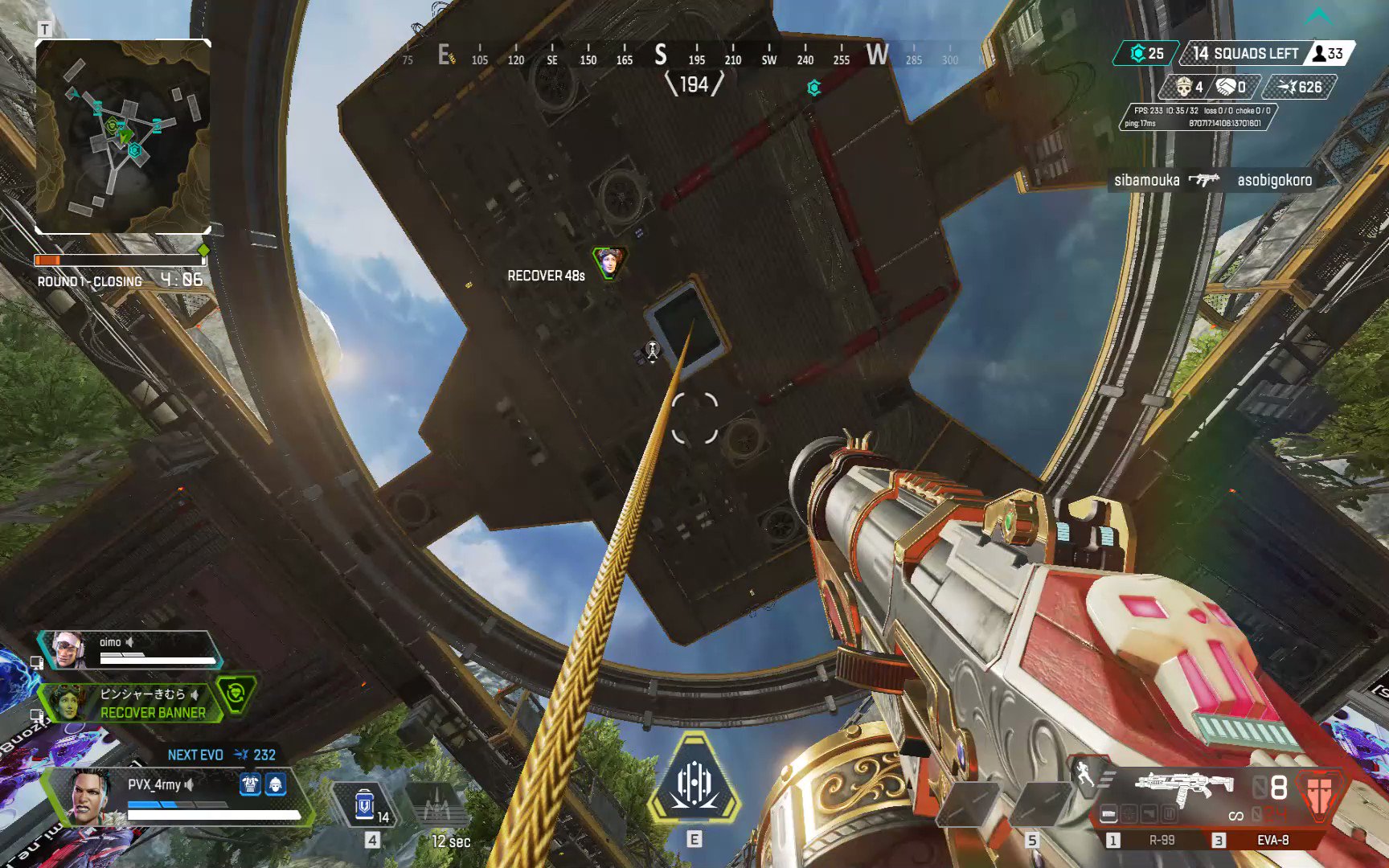Click the crafting materials icon showing 626
The image size is (1389, 868).
1287,88
